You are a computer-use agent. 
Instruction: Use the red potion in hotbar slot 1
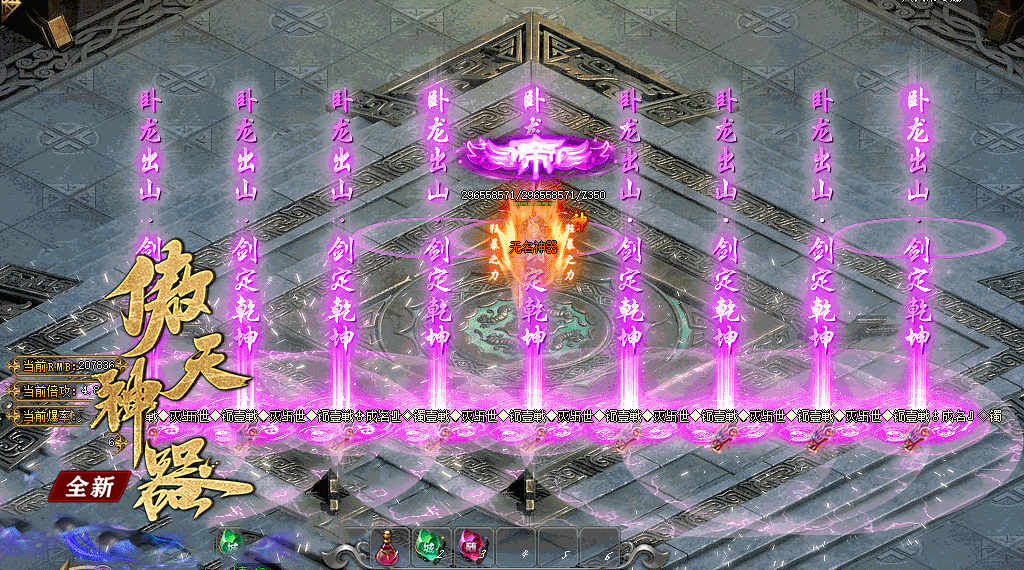(387, 546)
